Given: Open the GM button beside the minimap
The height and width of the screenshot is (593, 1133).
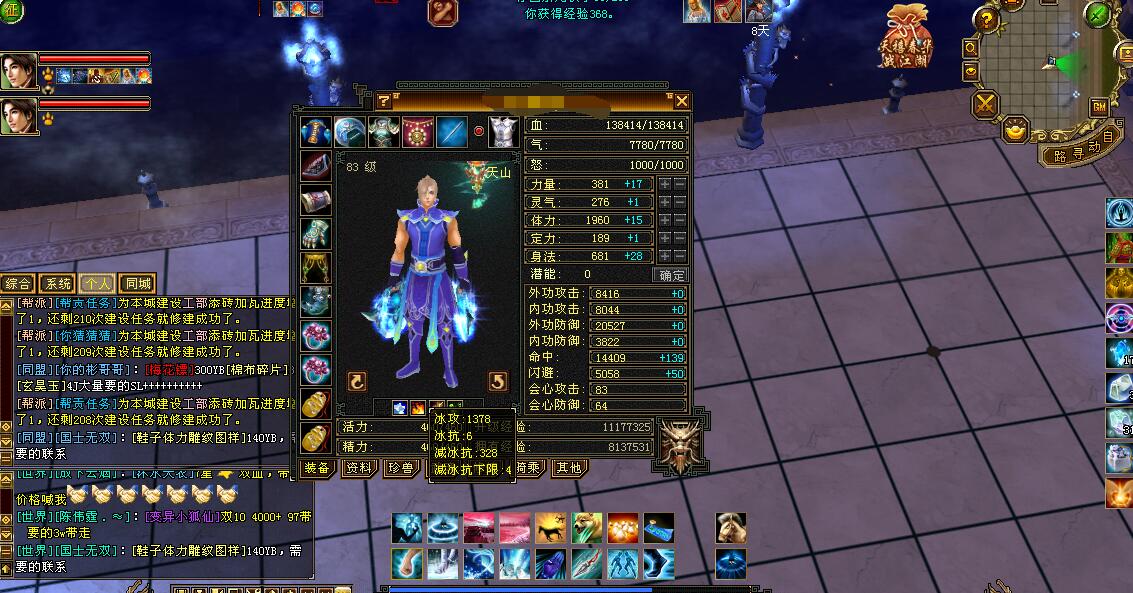Looking at the screenshot, I should point(1099,106).
